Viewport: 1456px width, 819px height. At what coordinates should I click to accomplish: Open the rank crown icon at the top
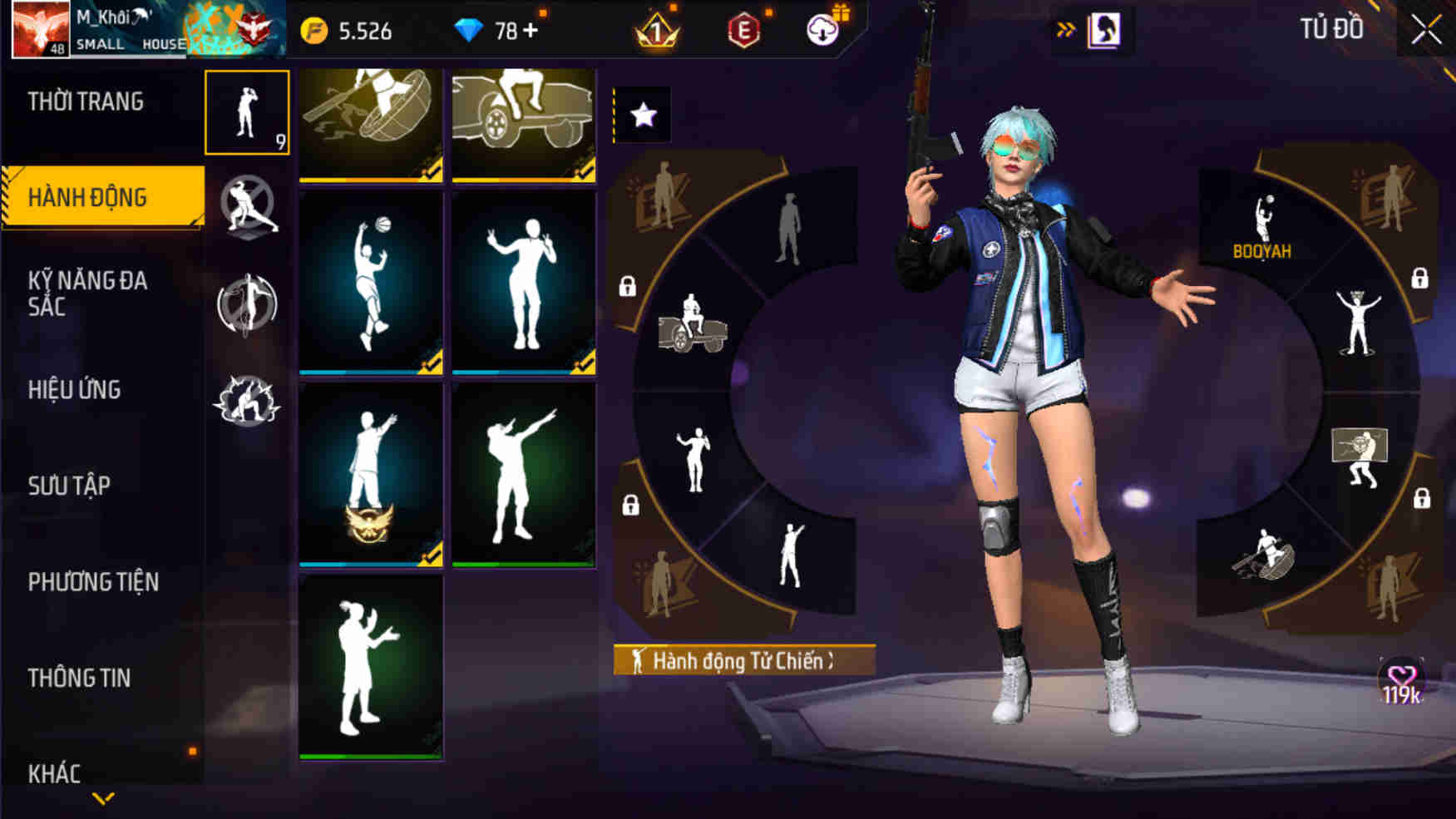point(657,27)
